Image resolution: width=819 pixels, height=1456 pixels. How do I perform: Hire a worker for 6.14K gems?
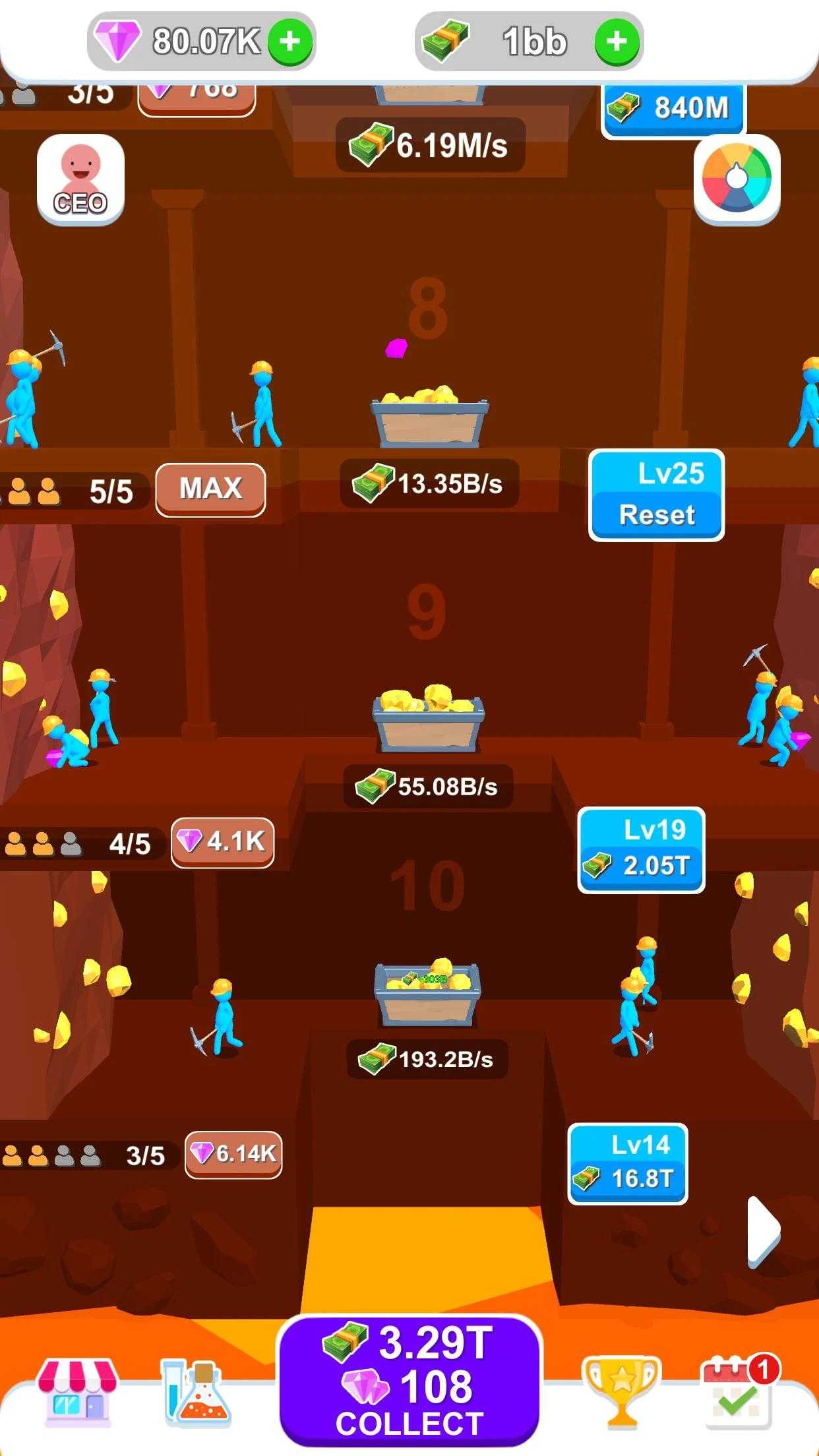pos(233,1154)
